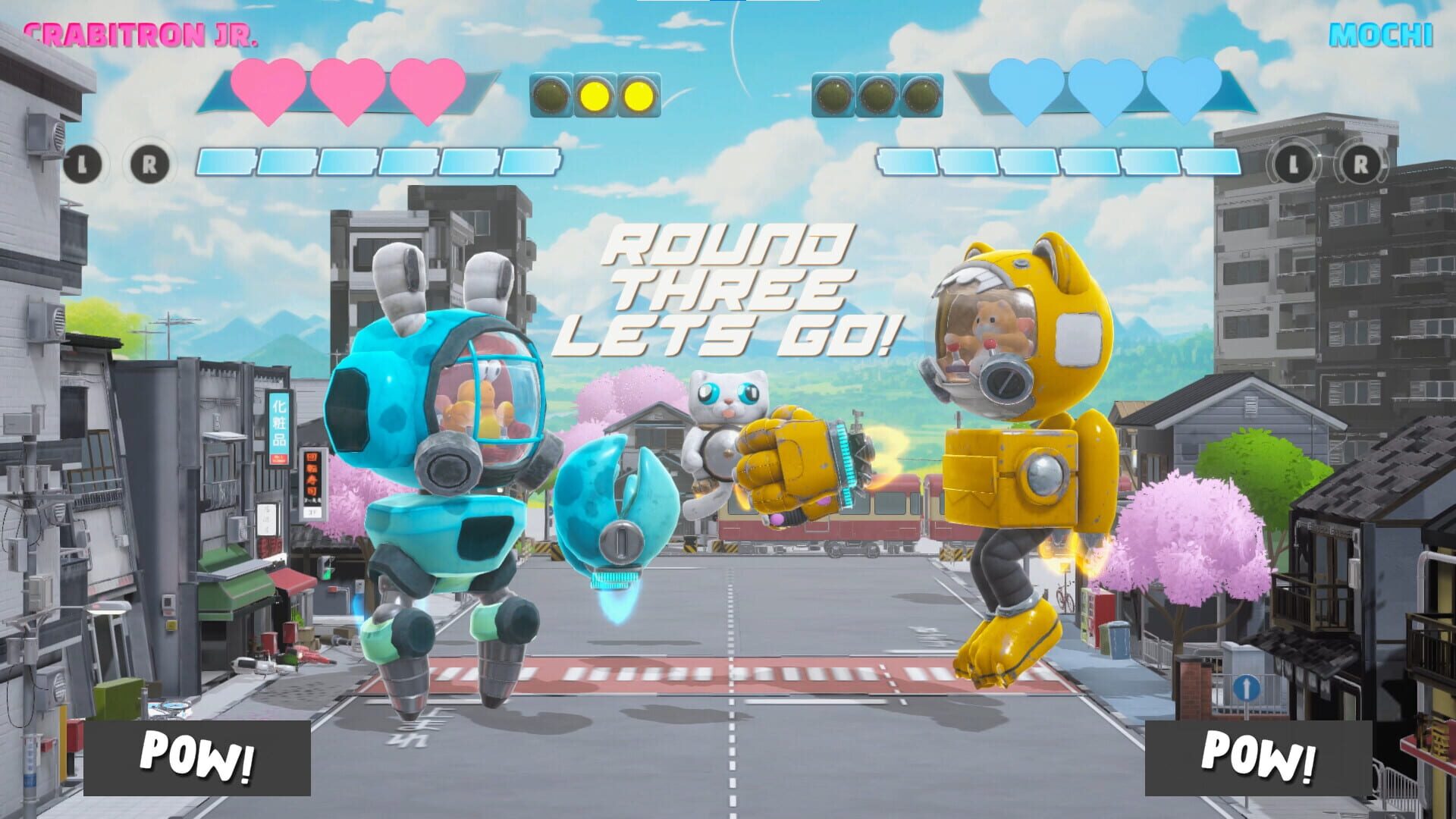Select the first pink heart in Crabitron Jr.'s health bar
Image resolution: width=1456 pixels, height=819 pixels.
click(x=267, y=90)
